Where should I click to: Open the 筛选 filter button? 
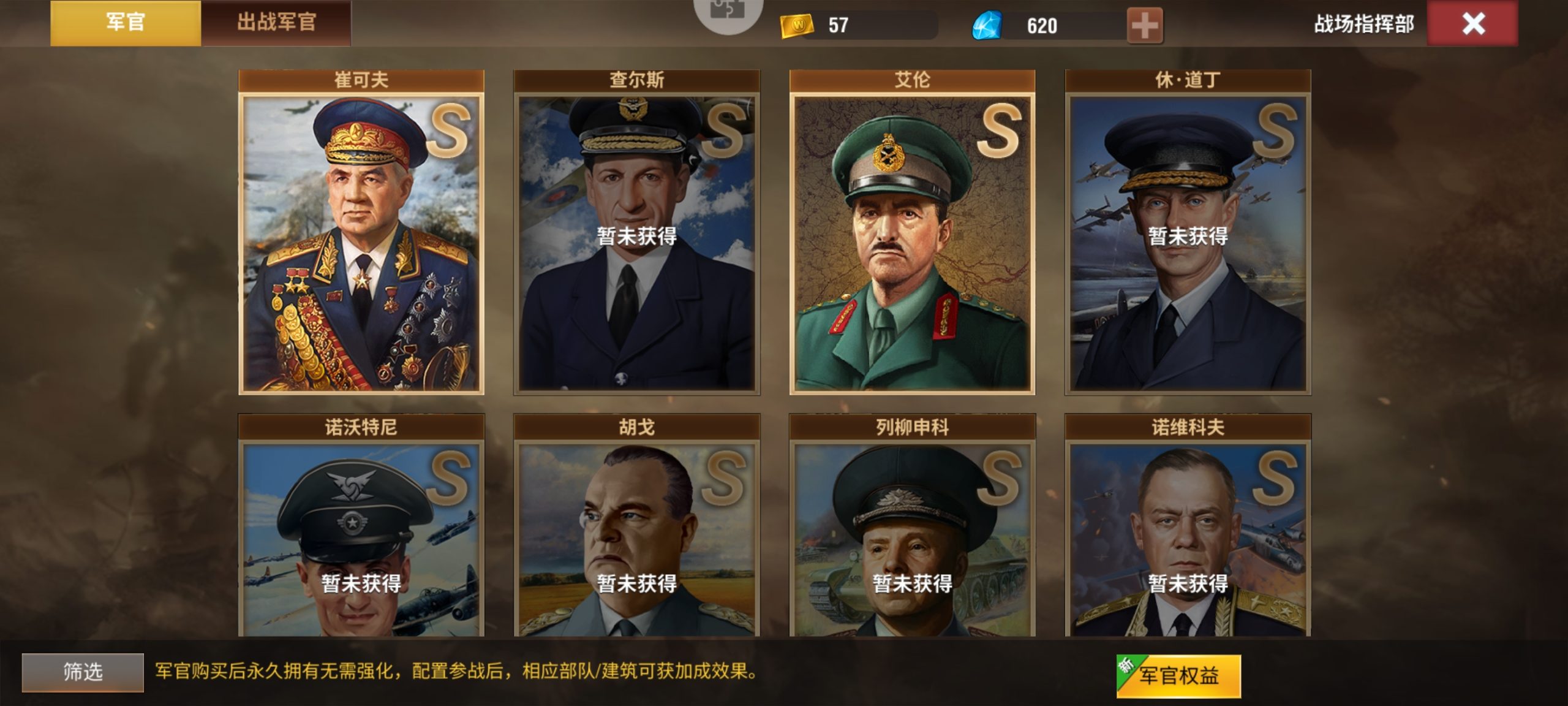pos(83,672)
